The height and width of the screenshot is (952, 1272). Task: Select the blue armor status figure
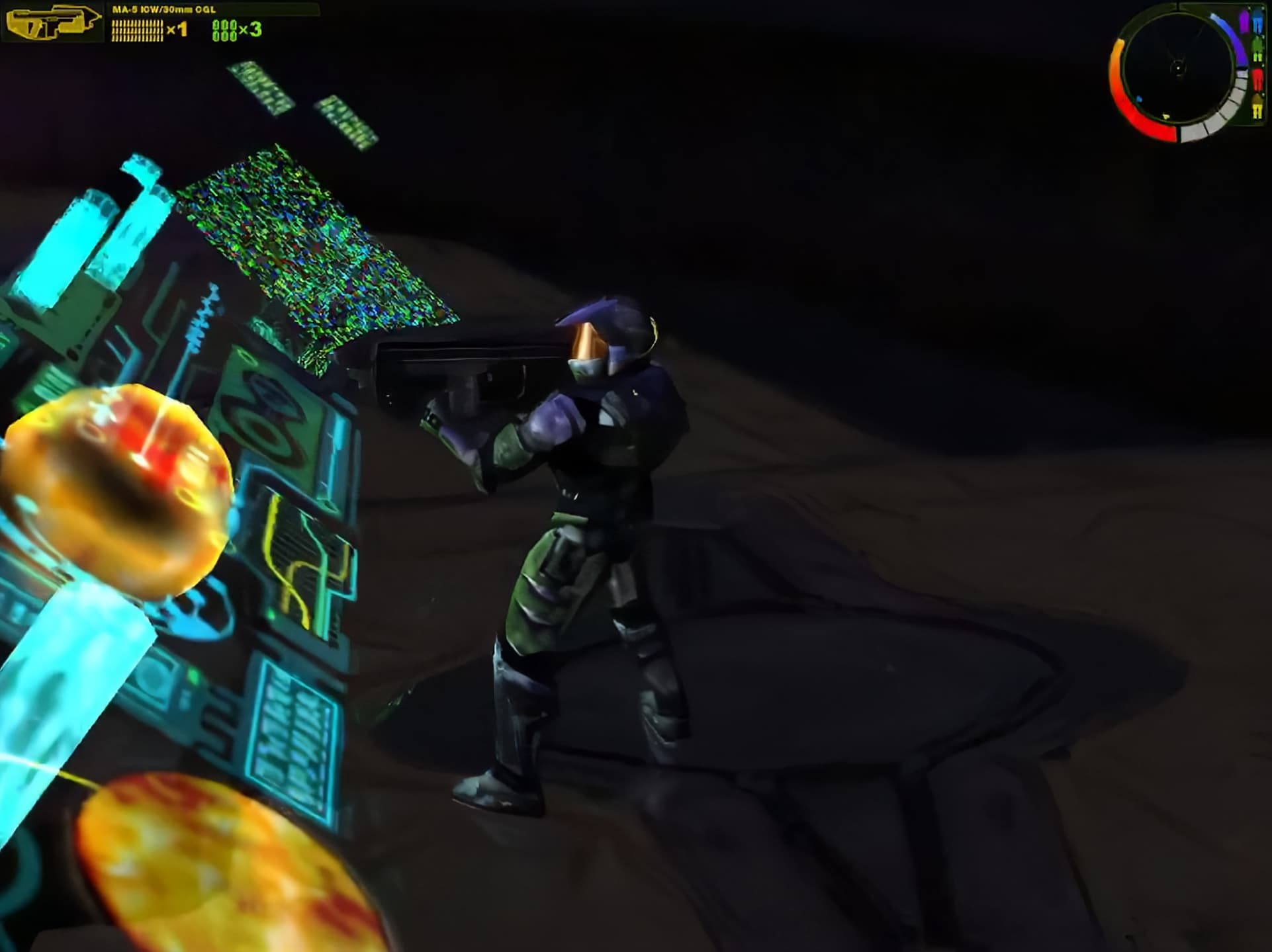coord(1257,23)
